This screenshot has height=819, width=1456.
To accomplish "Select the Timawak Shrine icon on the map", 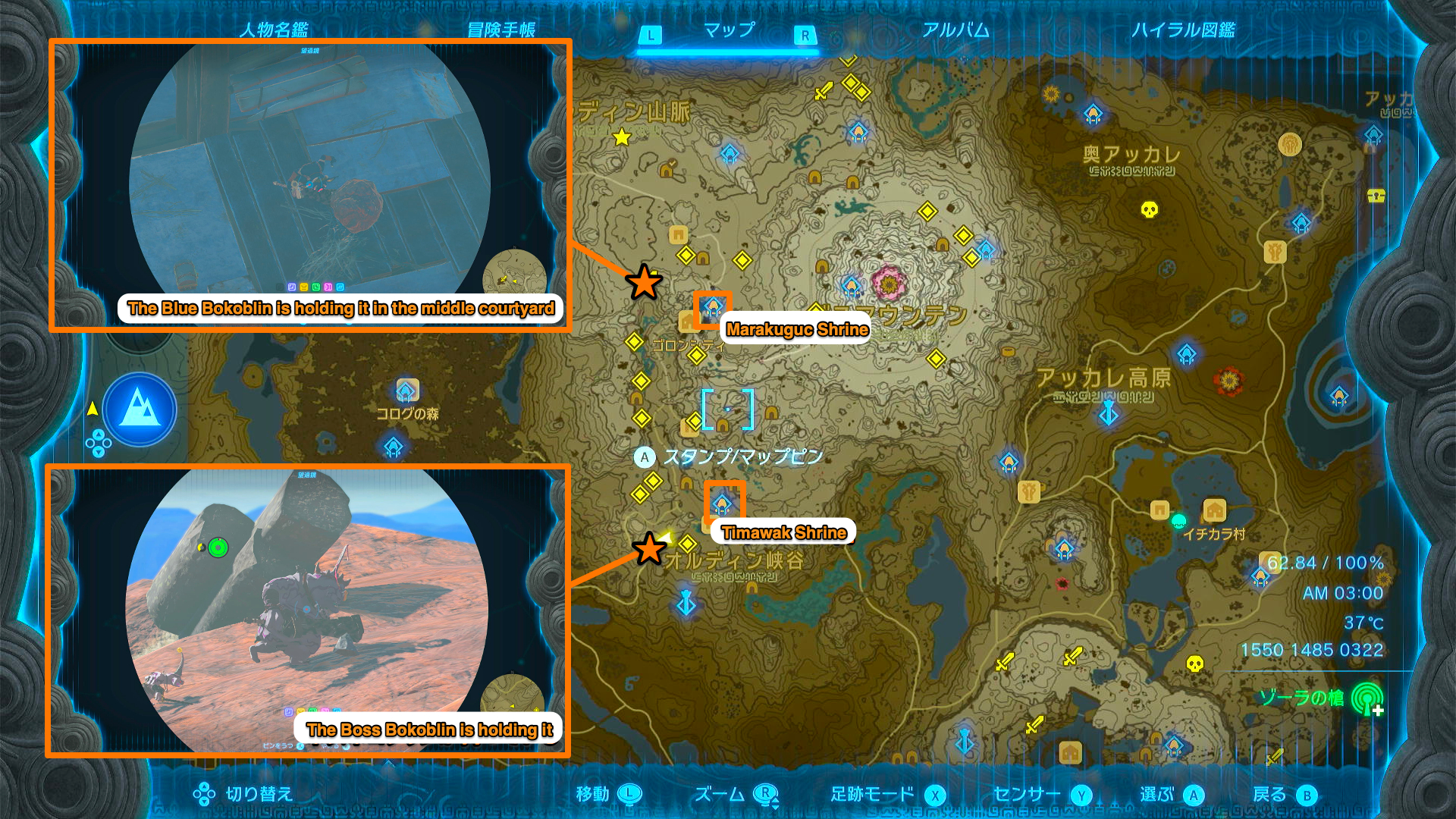I will pos(723,502).
